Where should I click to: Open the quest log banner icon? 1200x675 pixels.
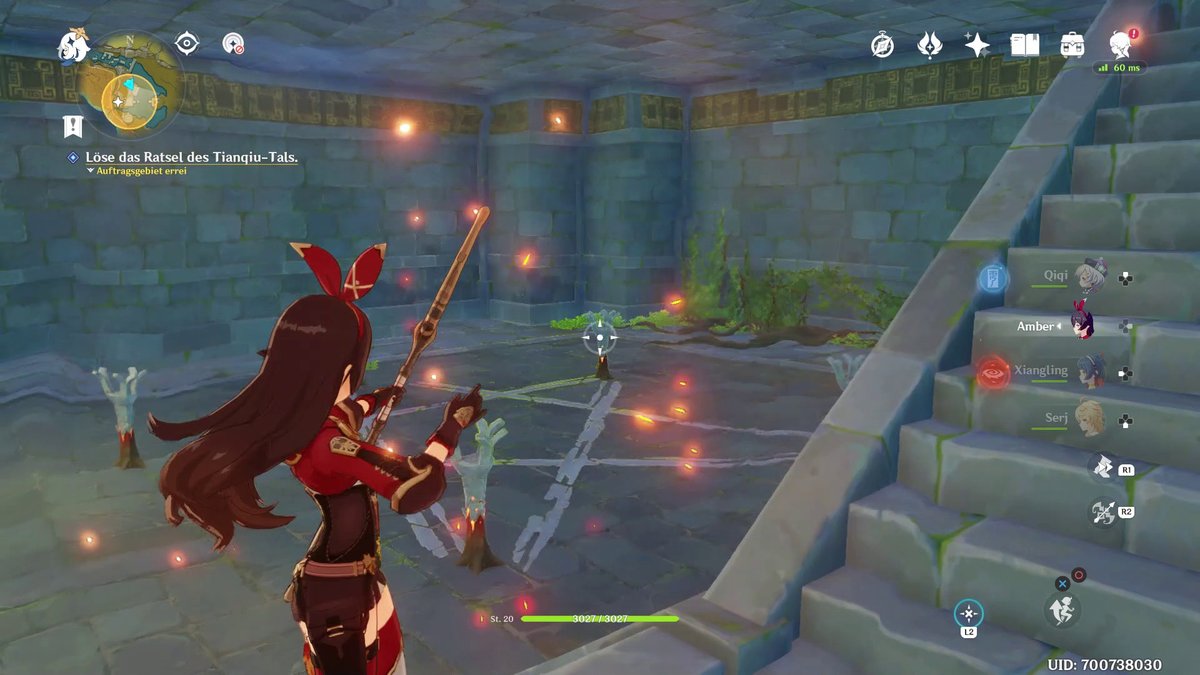tap(72, 126)
